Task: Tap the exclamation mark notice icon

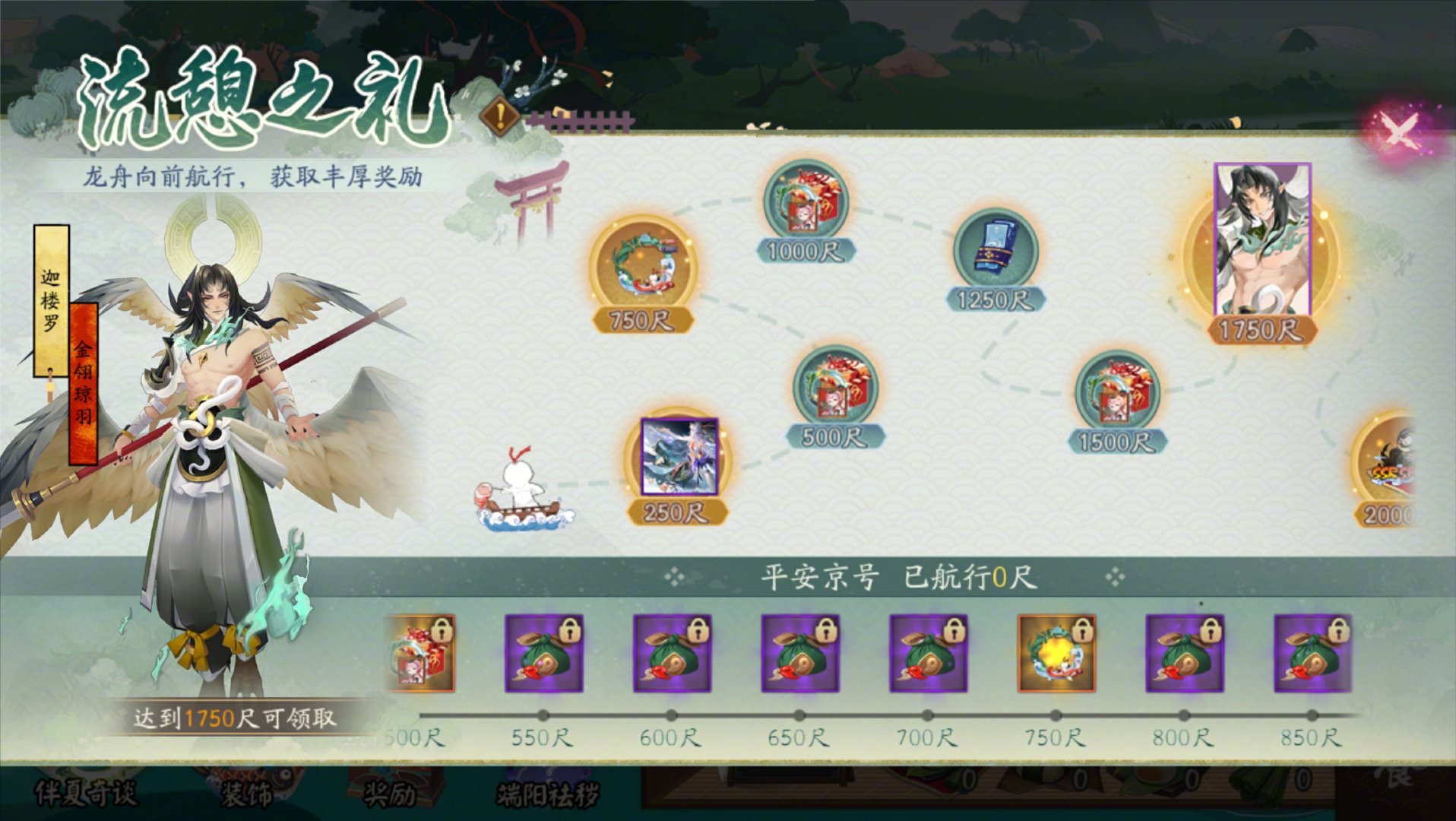Action: click(500, 117)
